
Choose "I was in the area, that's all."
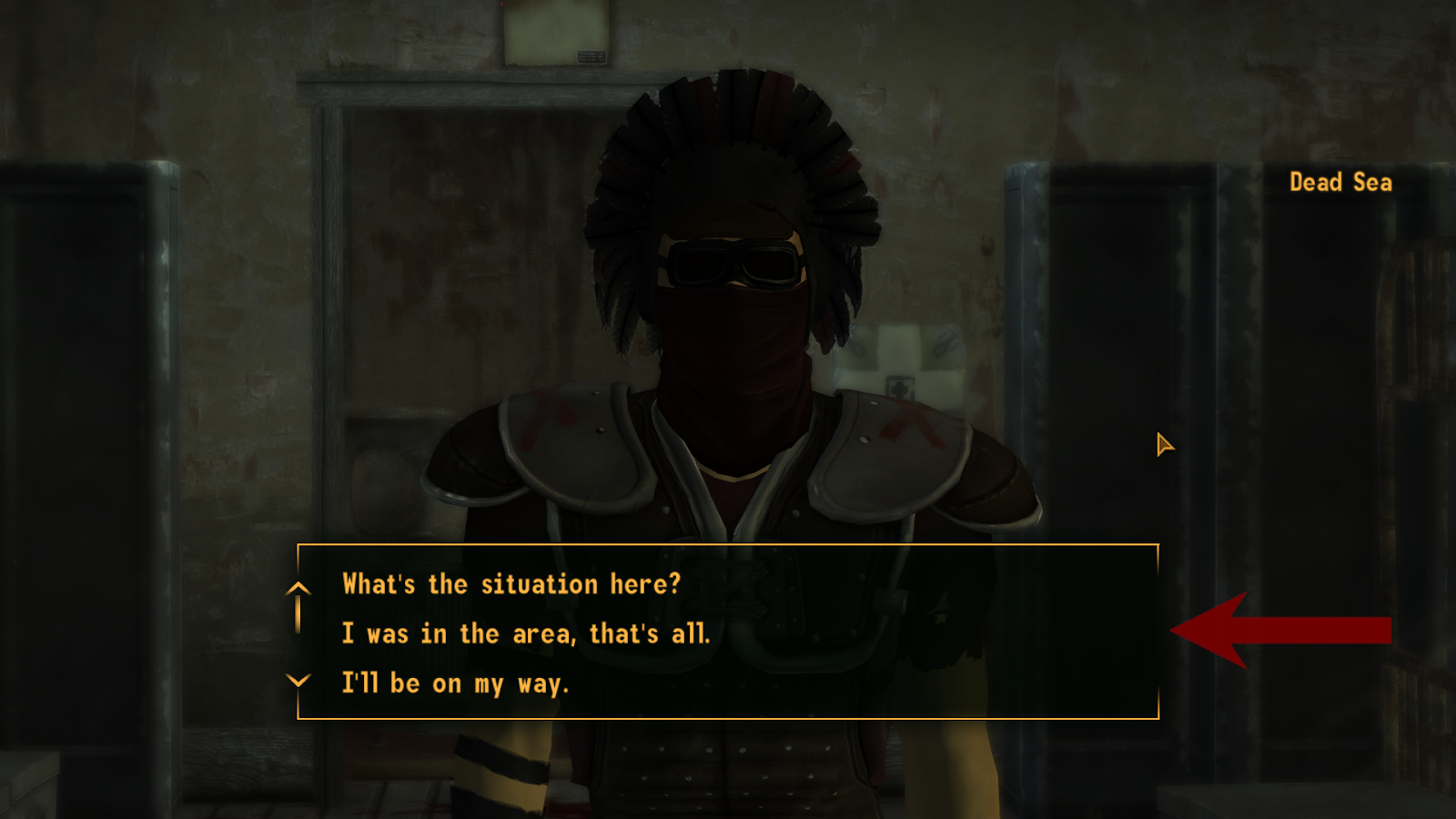[x=528, y=633]
